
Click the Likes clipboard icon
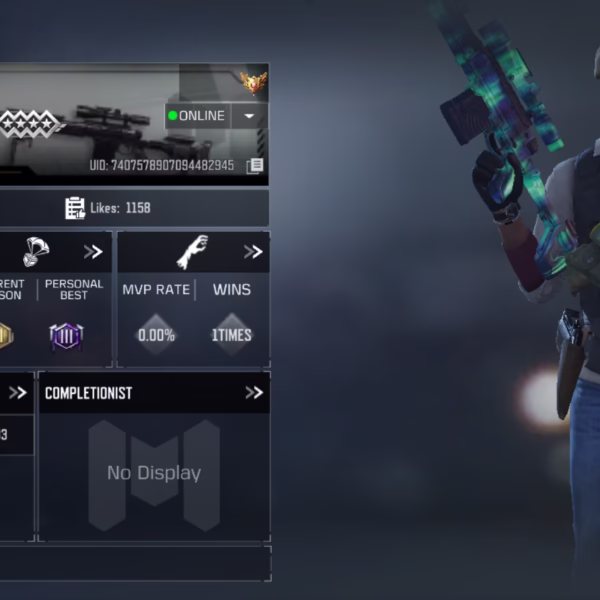(x=75, y=208)
